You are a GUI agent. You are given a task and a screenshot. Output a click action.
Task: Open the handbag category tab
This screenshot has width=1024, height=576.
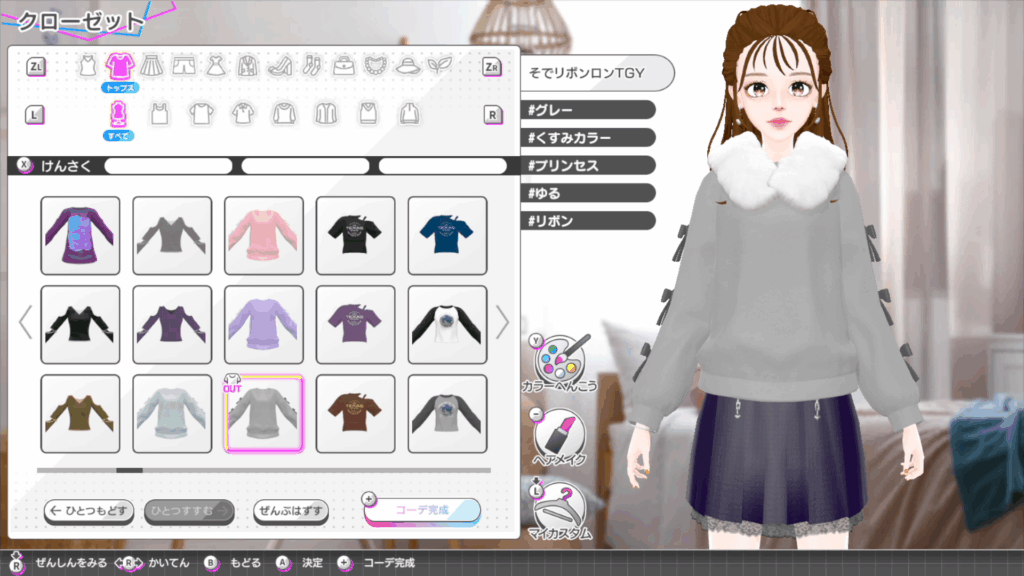(x=344, y=66)
